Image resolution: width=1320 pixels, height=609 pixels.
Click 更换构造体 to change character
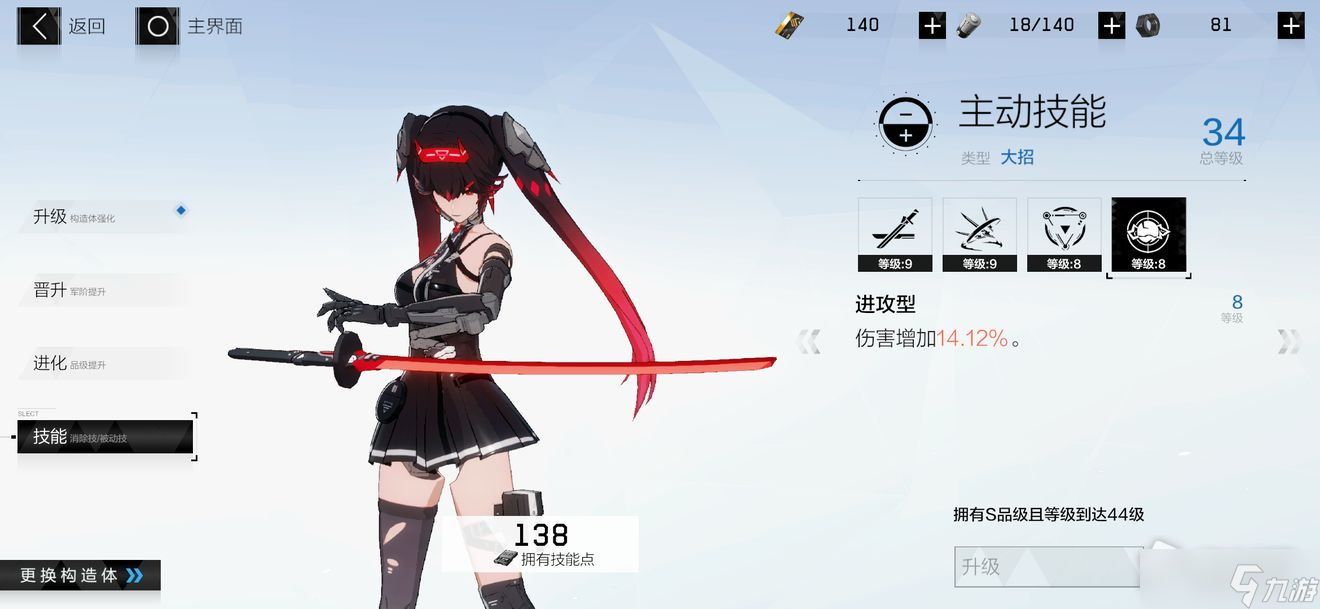point(81,575)
